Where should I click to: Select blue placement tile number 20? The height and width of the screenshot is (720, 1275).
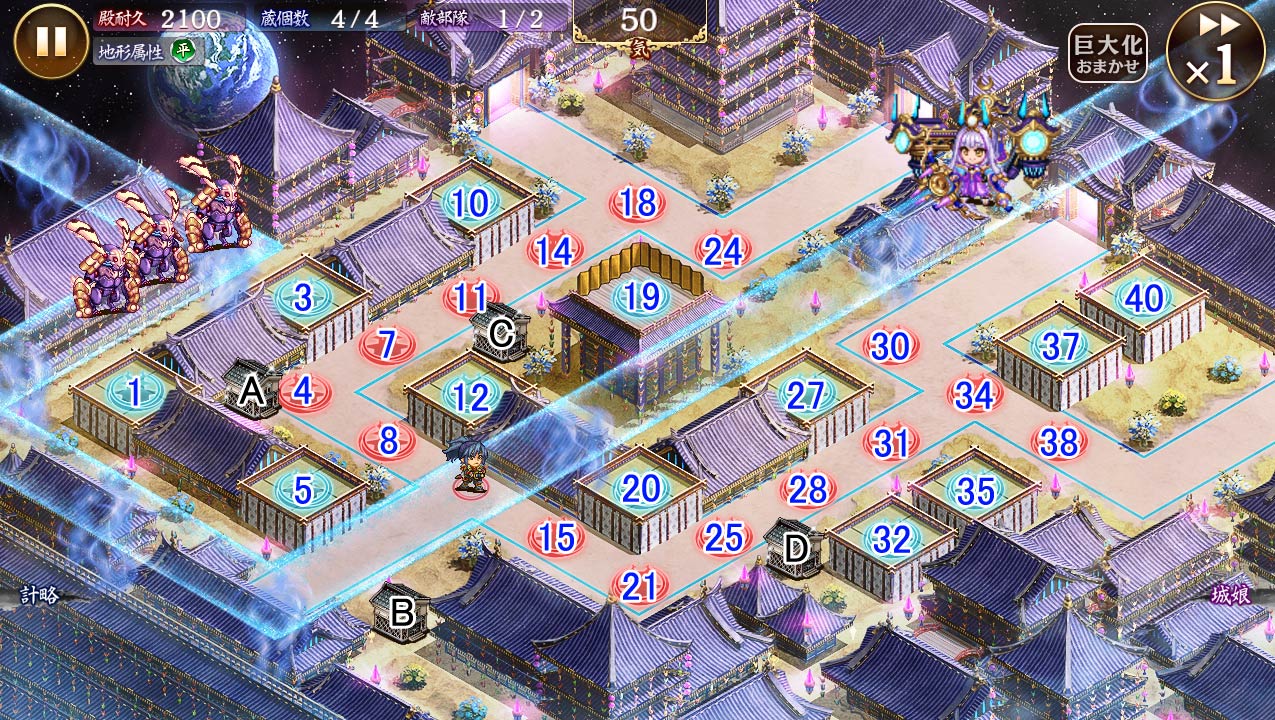641,489
